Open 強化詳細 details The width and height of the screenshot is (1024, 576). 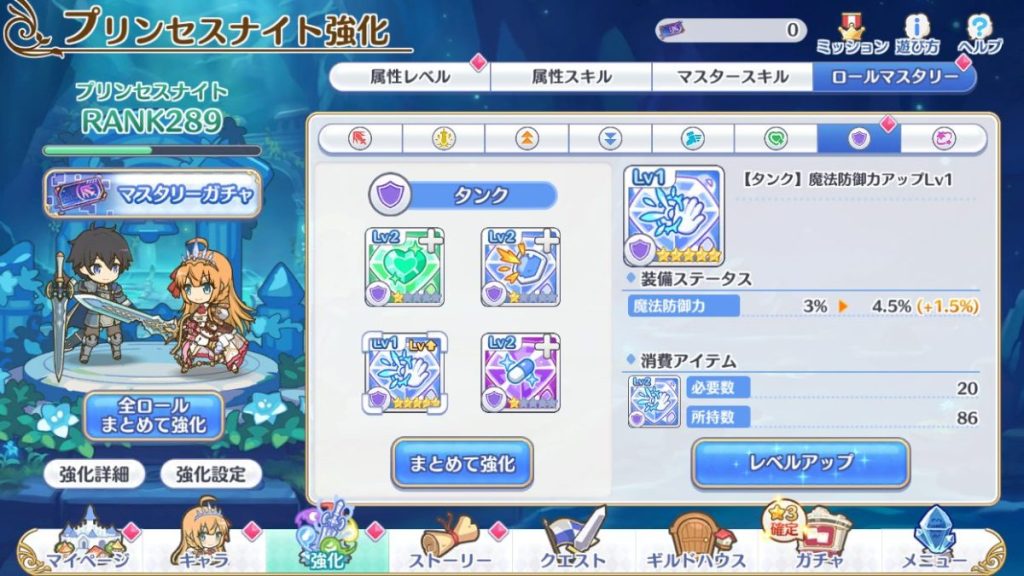point(95,474)
